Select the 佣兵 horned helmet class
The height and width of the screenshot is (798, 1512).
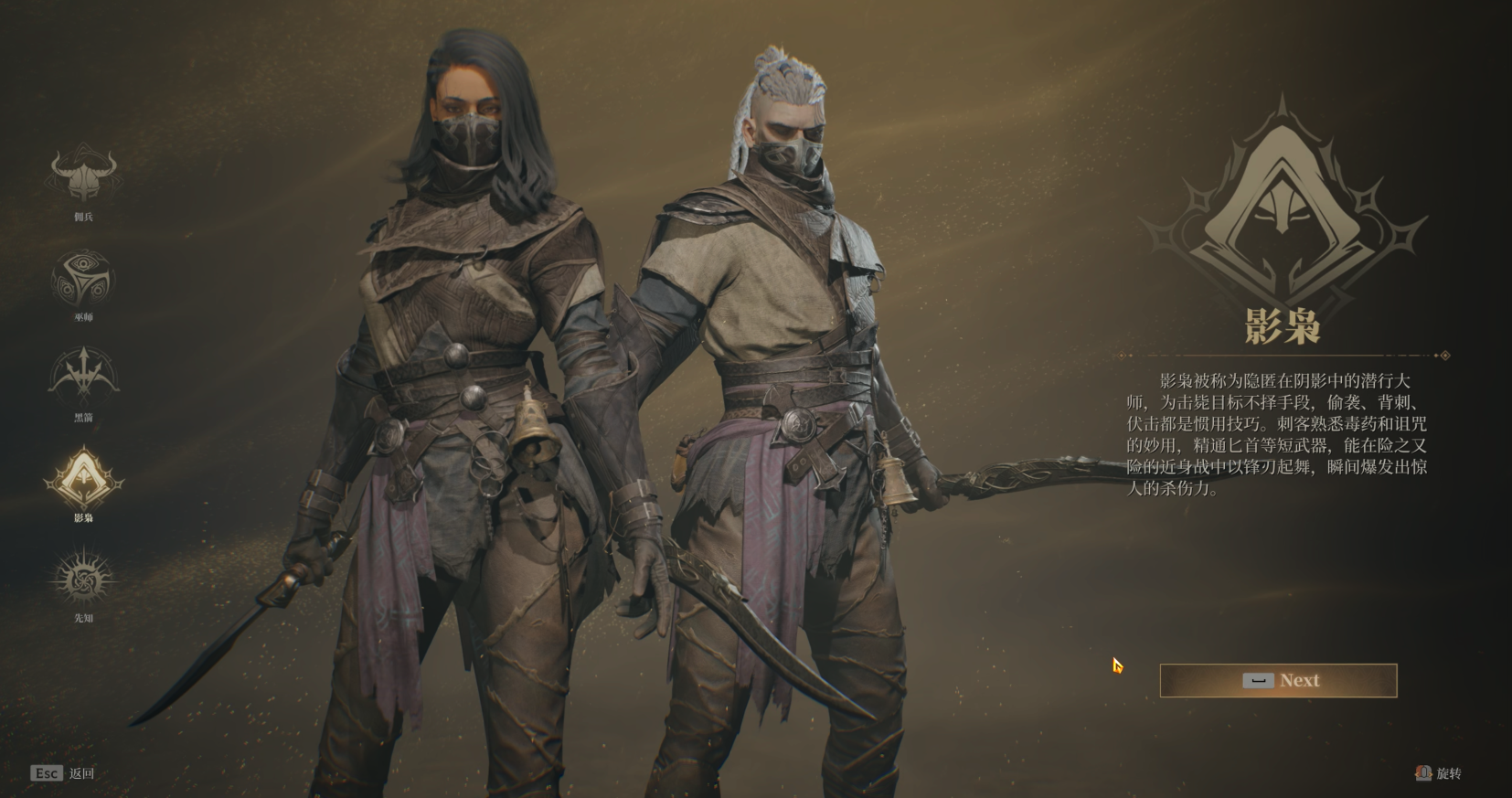click(x=83, y=175)
